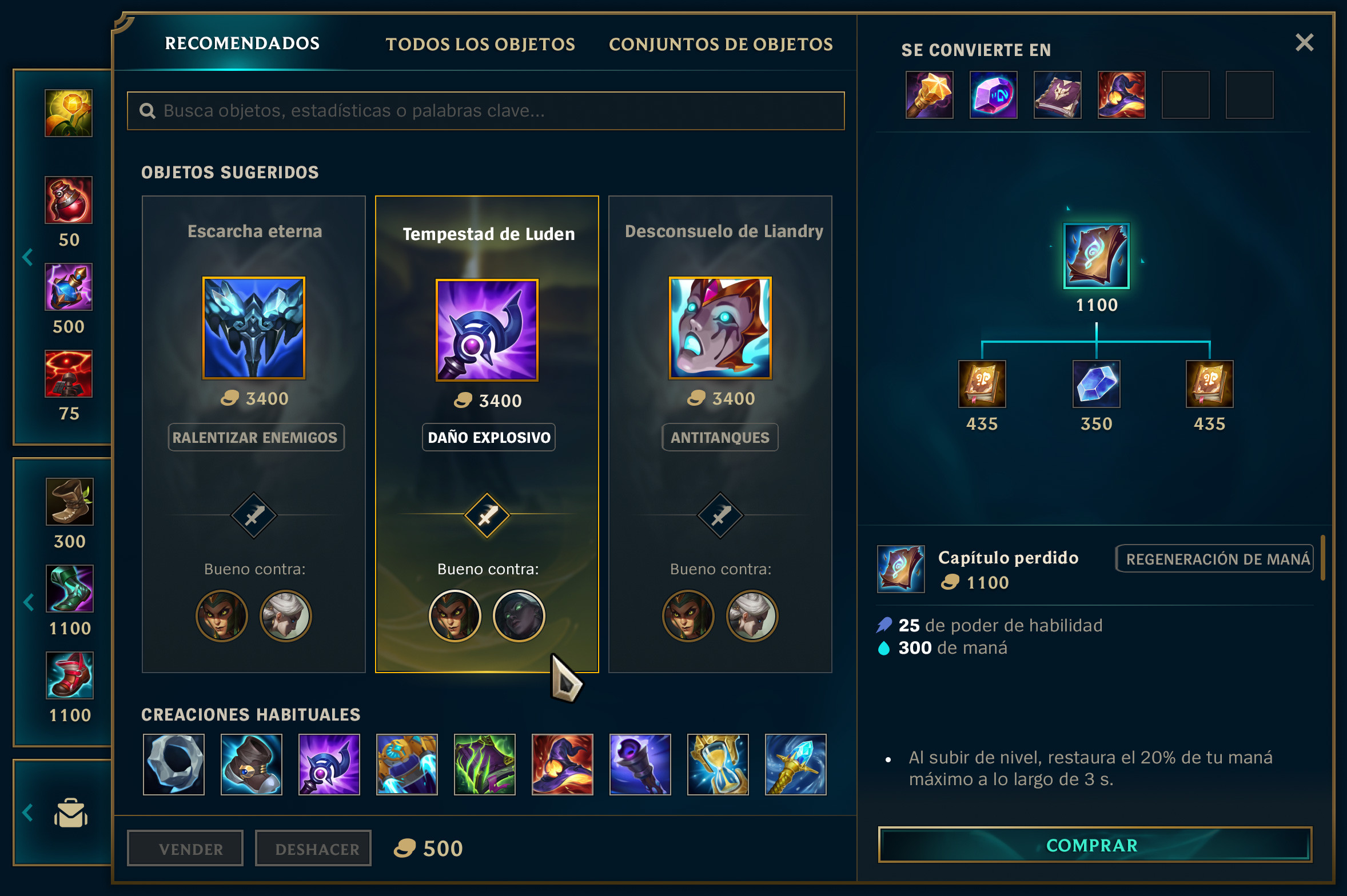Click the DESHACER button
This screenshot has width=1347, height=896.
point(313,847)
